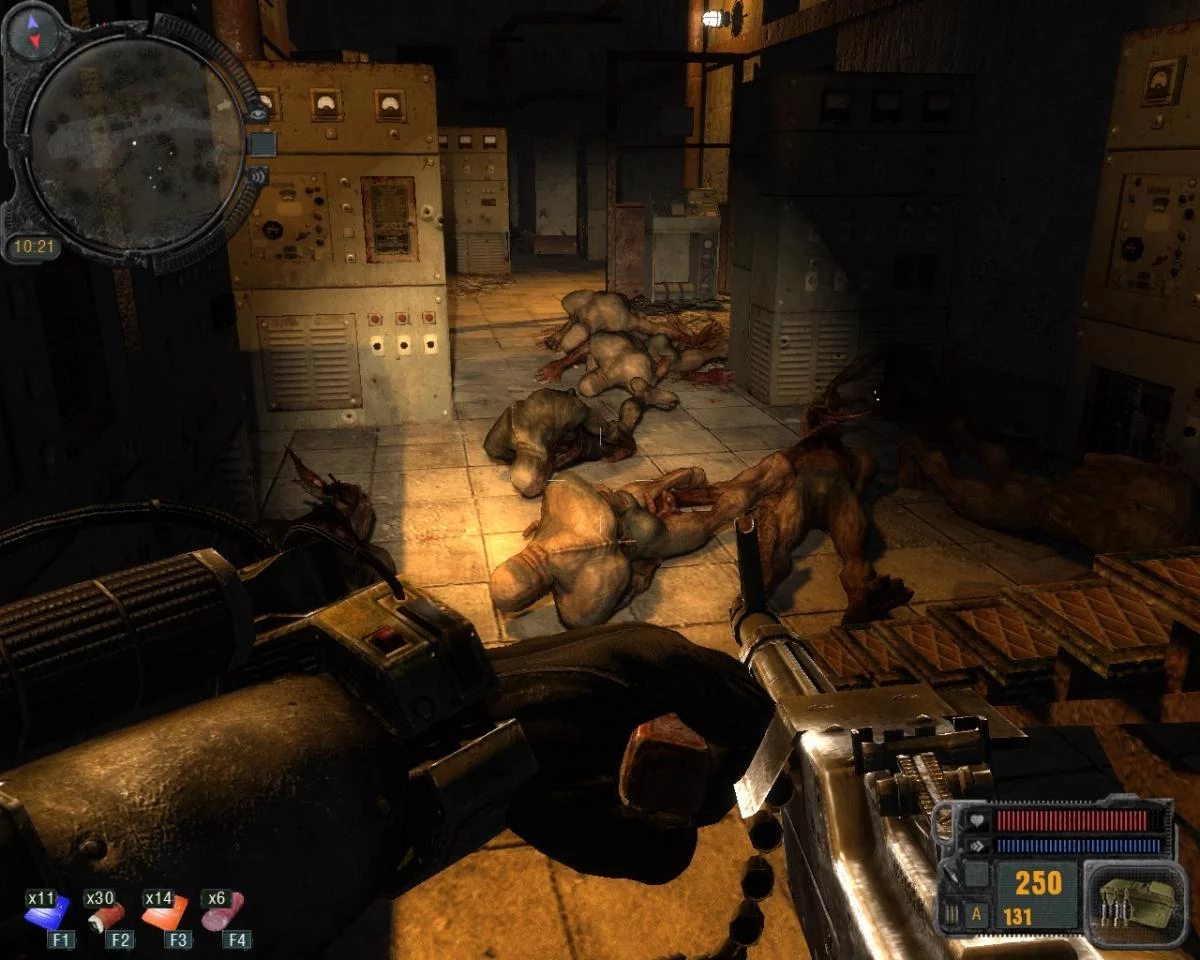1200x960 pixels.
Task: Toggle the 'A' fire mode indicator
Action: [x=975, y=914]
